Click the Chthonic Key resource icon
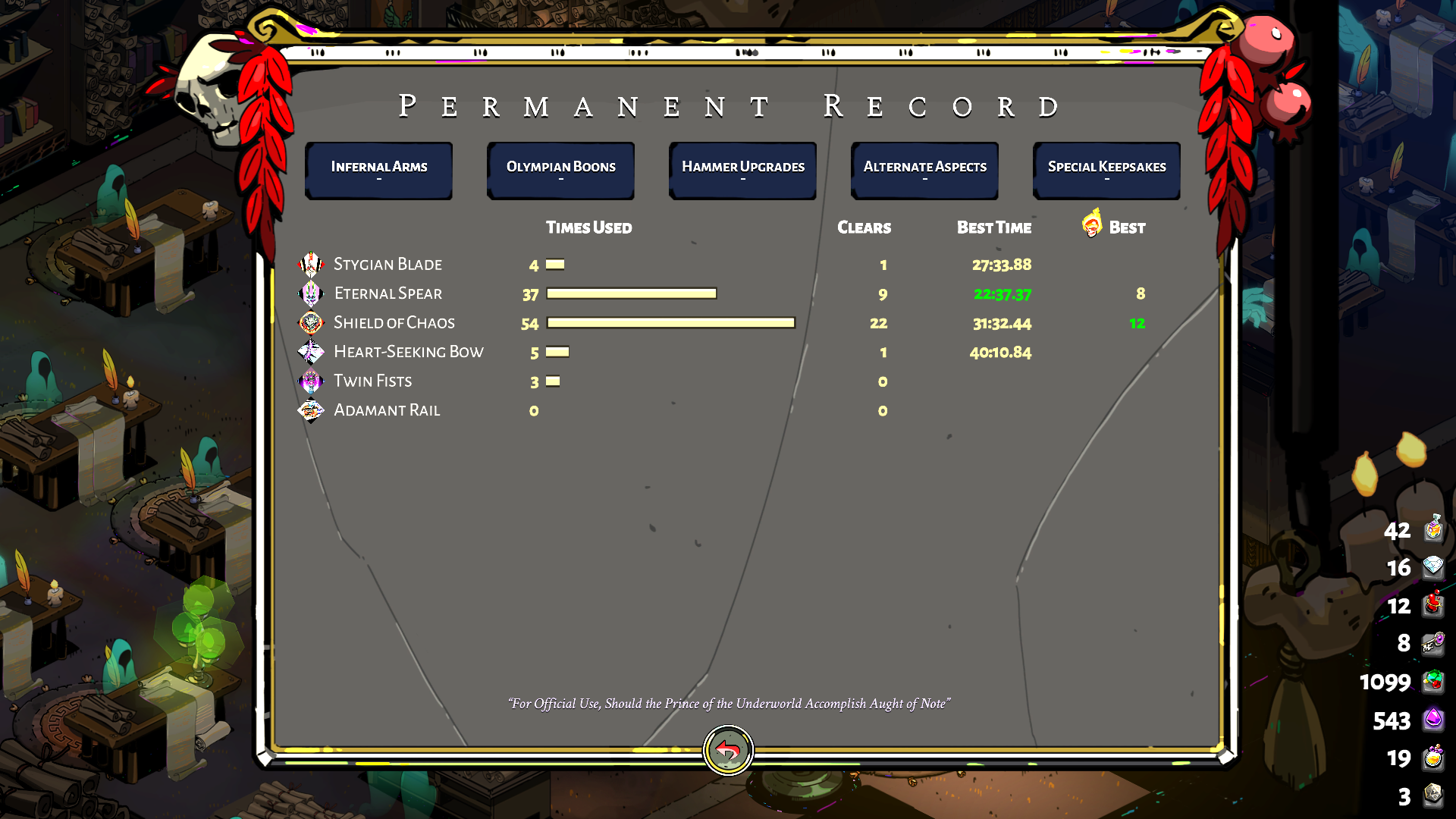 [x=1433, y=643]
